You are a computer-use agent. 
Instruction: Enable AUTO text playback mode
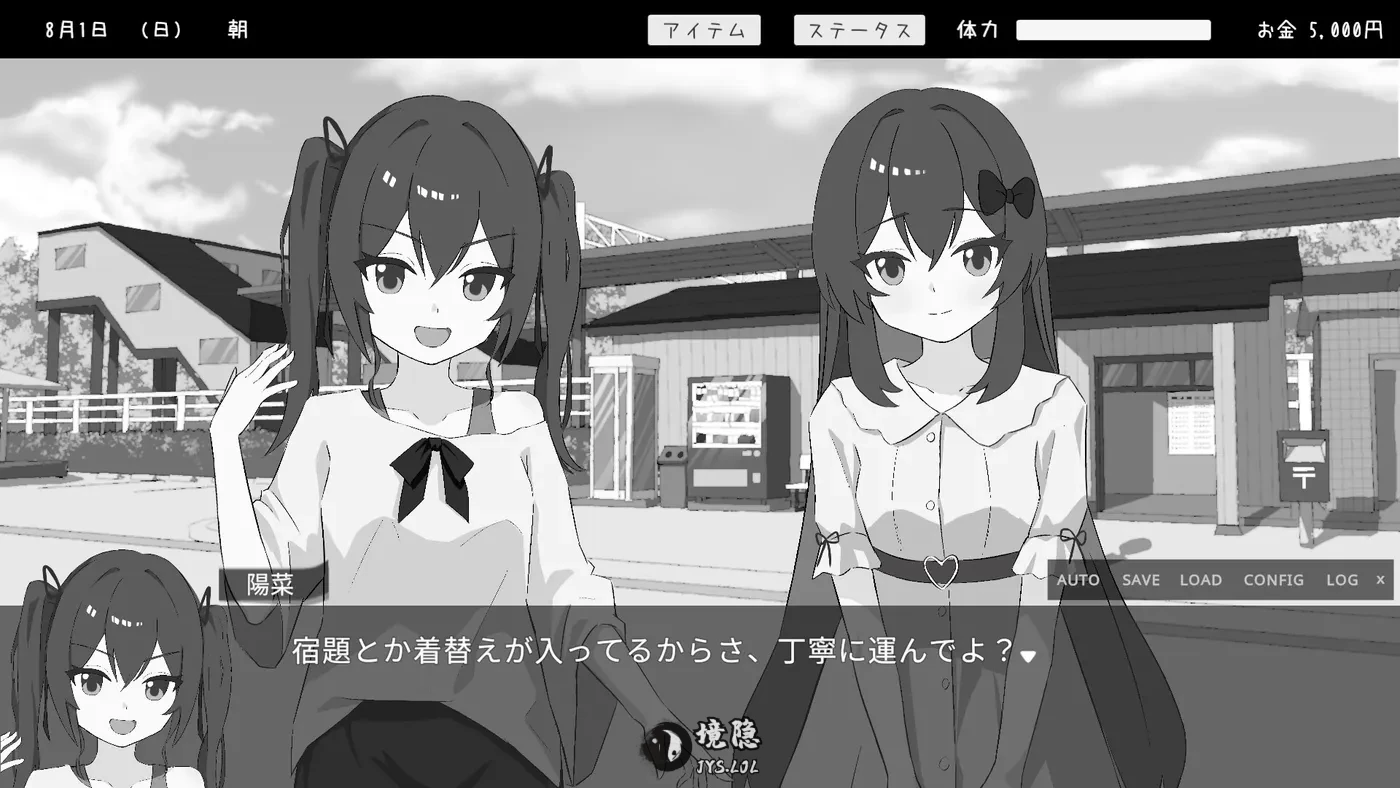[x=1078, y=580]
